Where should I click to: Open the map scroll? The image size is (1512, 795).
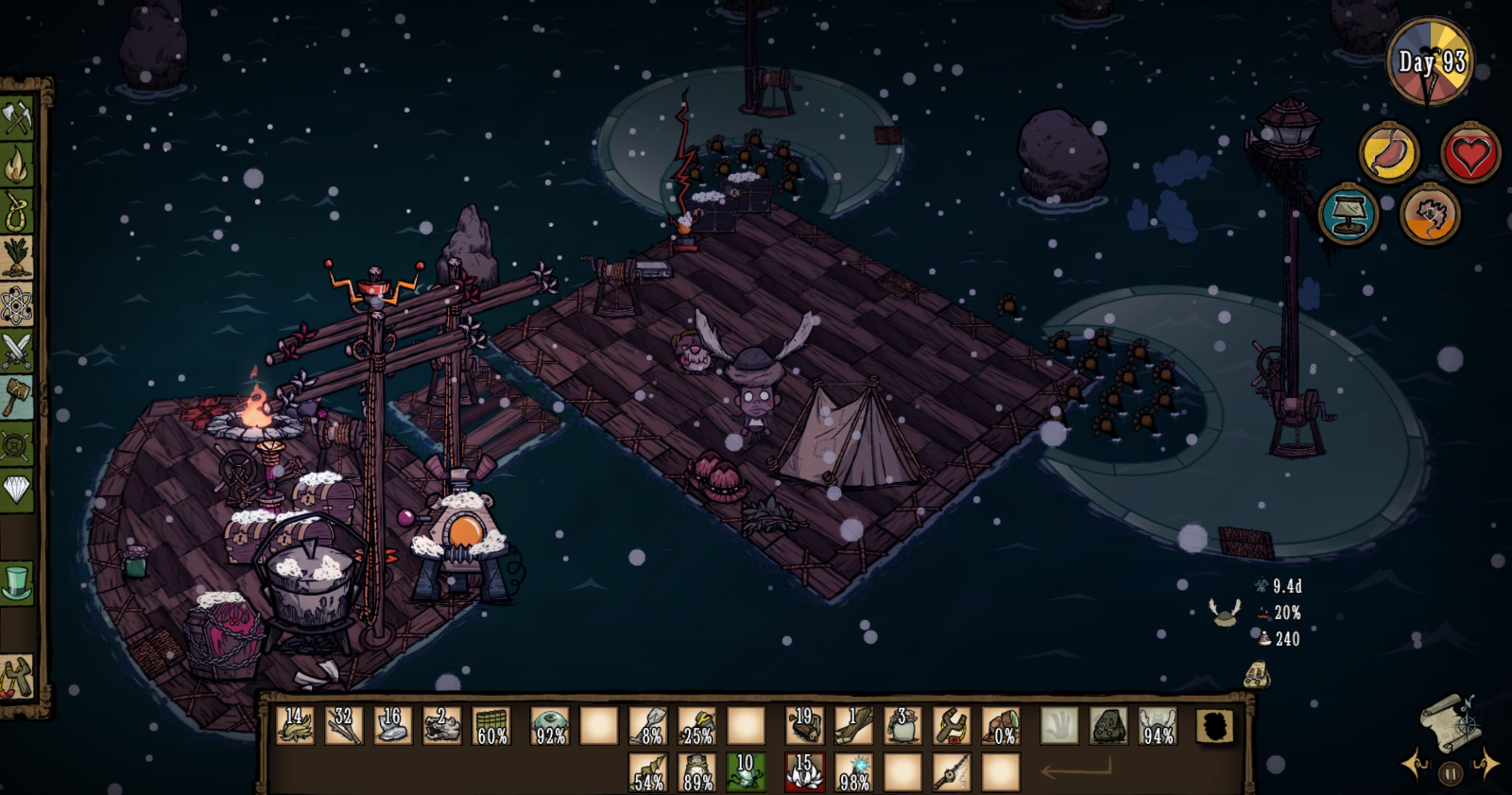tap(1449, 722)
